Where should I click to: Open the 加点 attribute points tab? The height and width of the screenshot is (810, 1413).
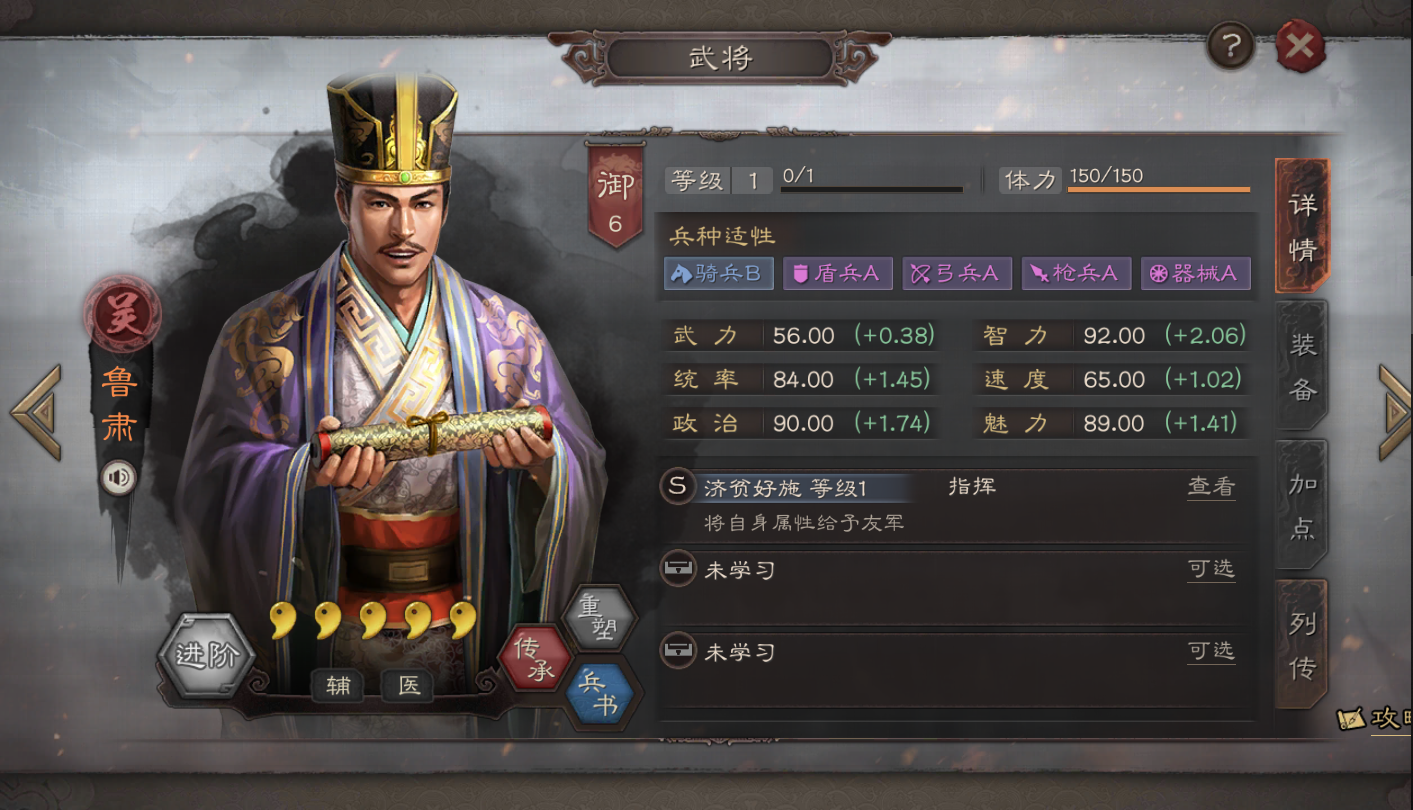coord(1302,506)
